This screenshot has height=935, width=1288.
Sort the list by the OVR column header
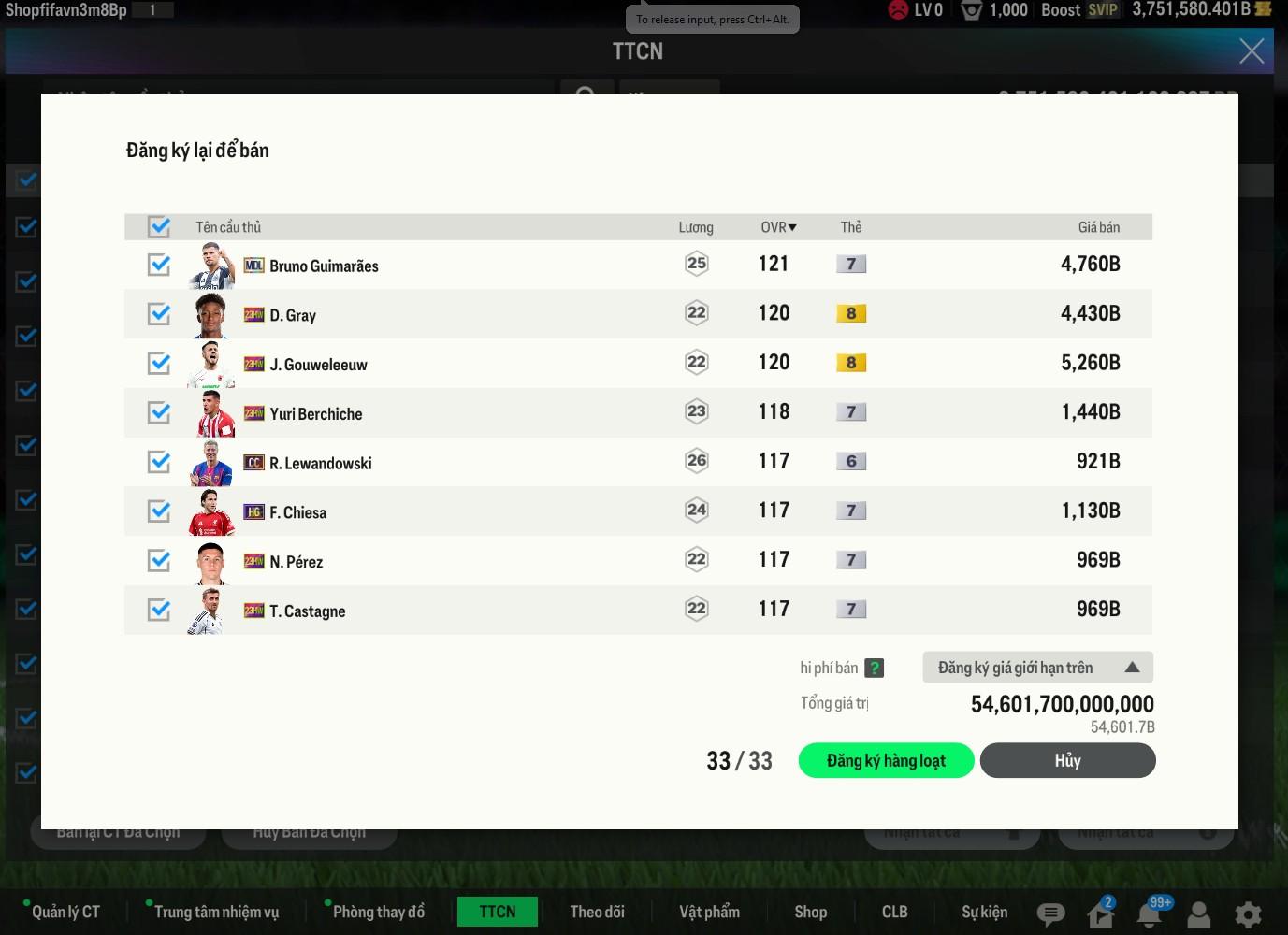(x=777, y=227)
